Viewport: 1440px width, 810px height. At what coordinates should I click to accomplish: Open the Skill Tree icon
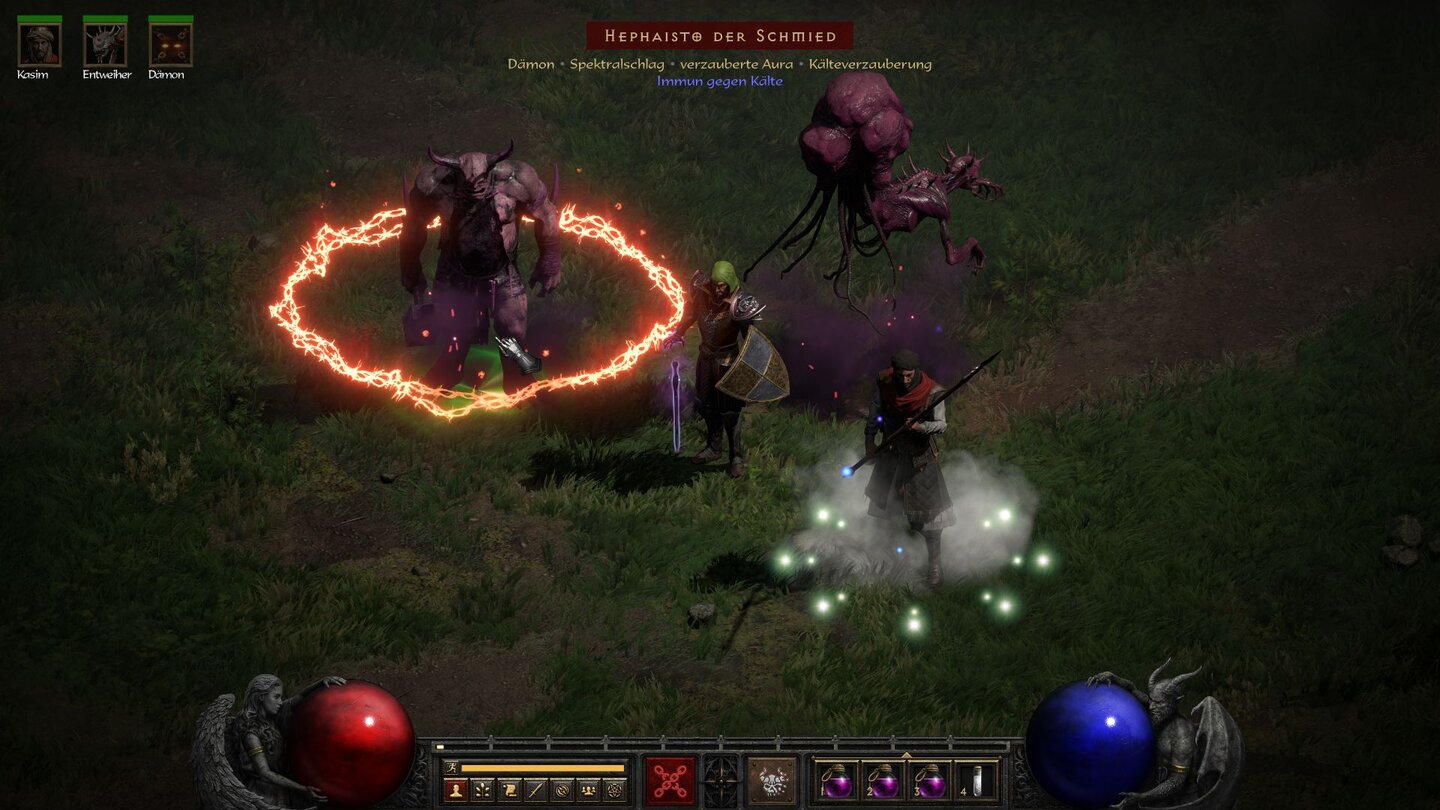[482, 788]
